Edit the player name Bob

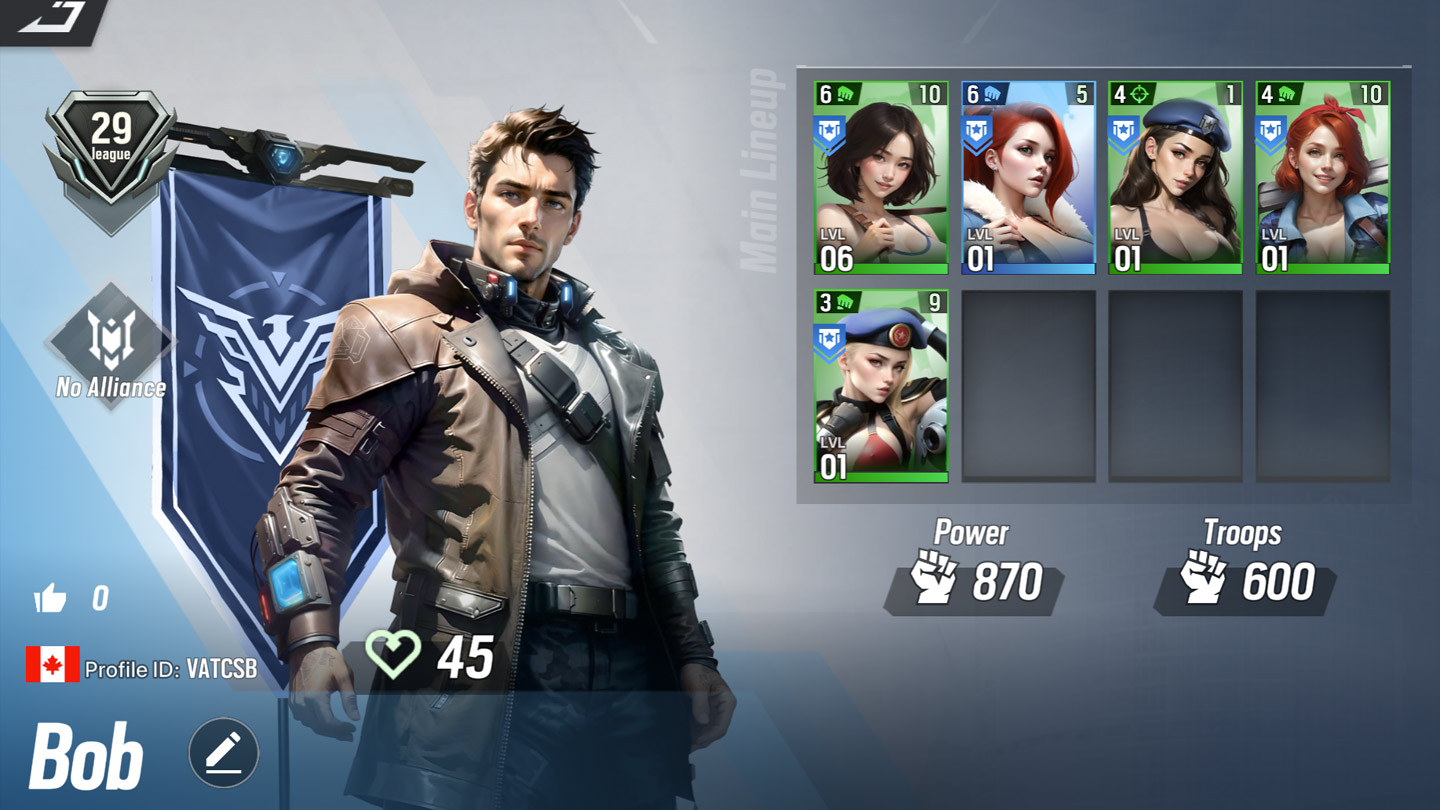click(224, 753)
